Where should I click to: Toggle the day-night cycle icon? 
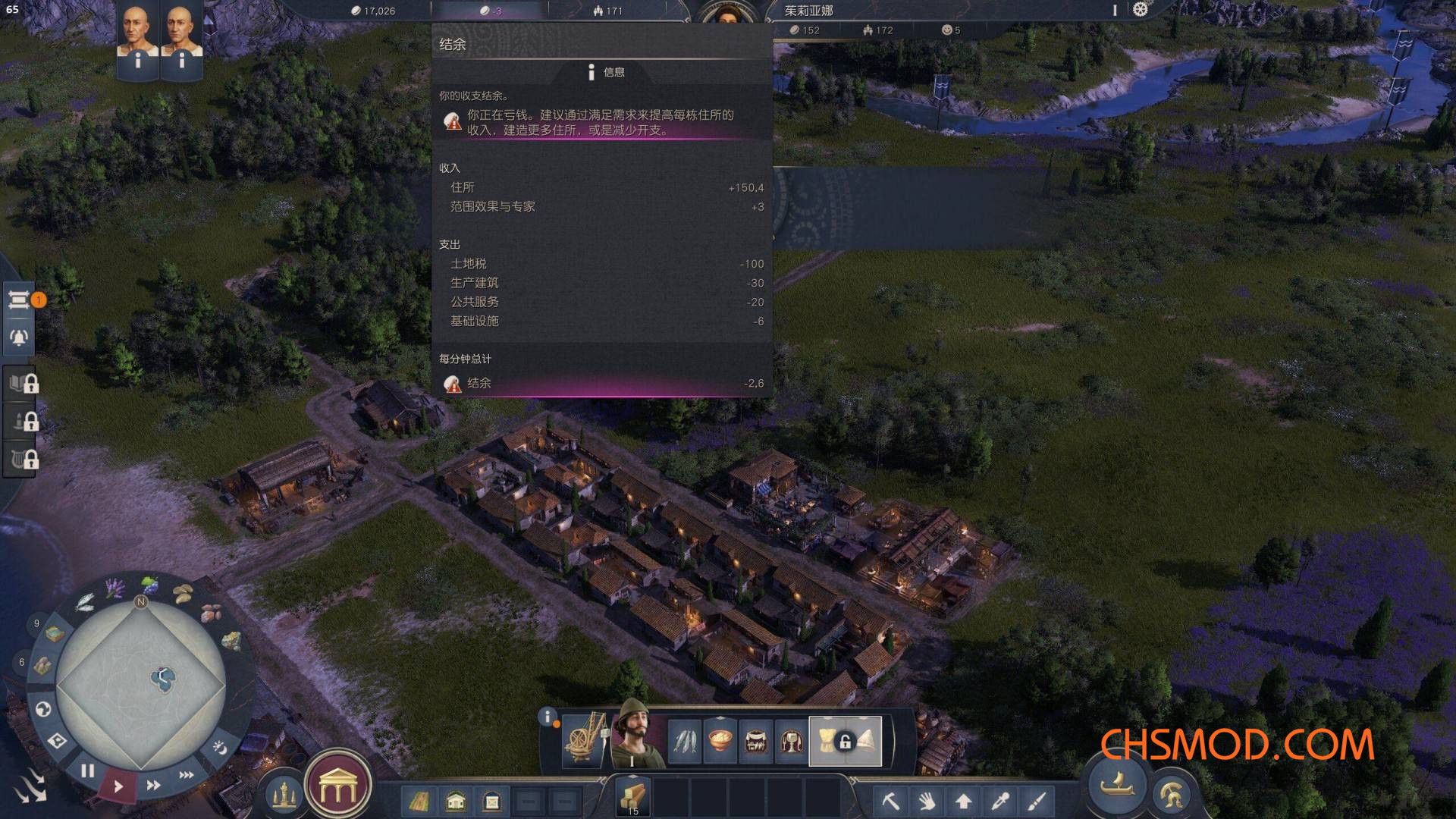pyautogui.click(x=220, y=748)
